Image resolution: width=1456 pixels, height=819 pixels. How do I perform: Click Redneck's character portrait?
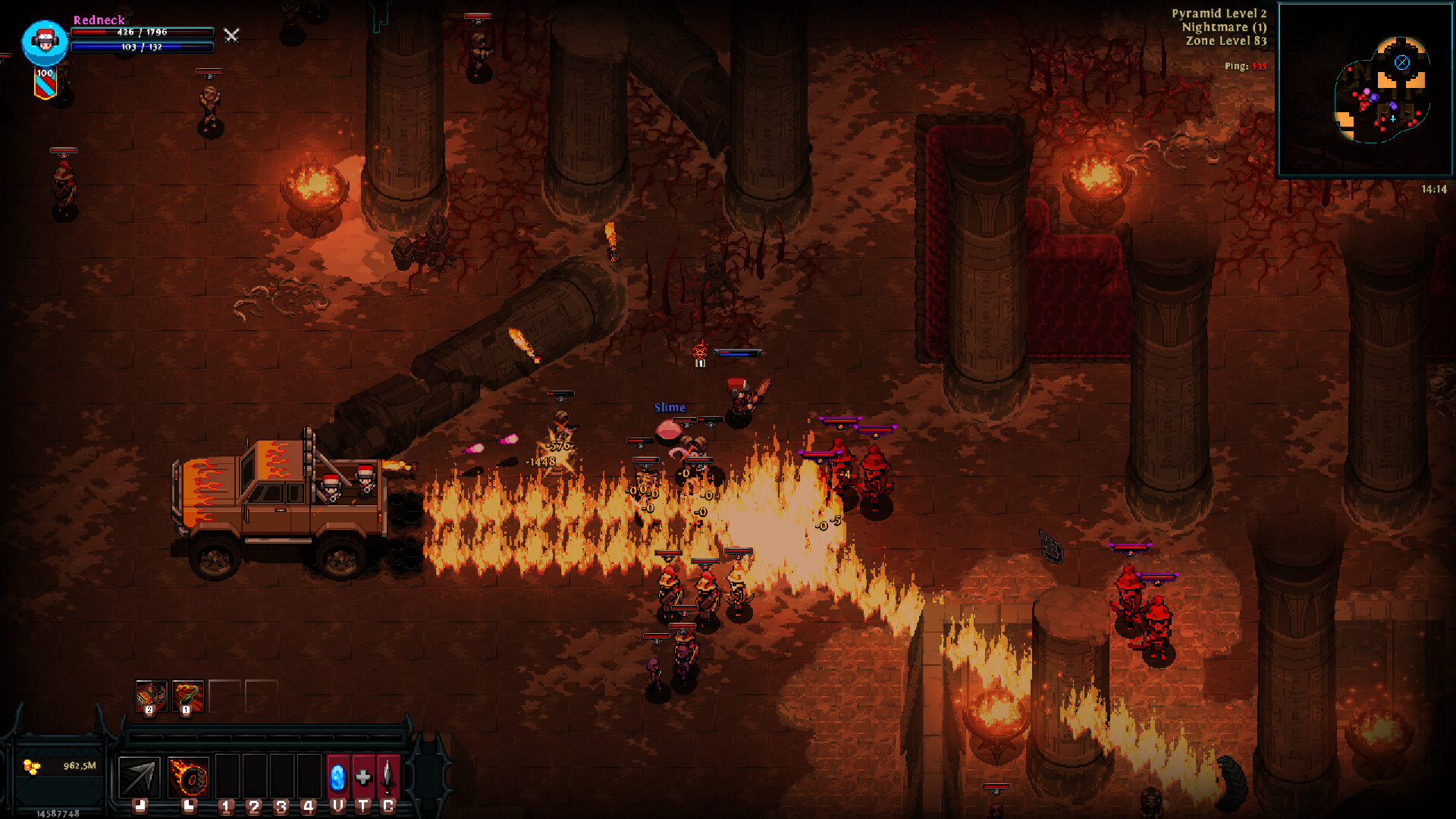coord(44,42)
